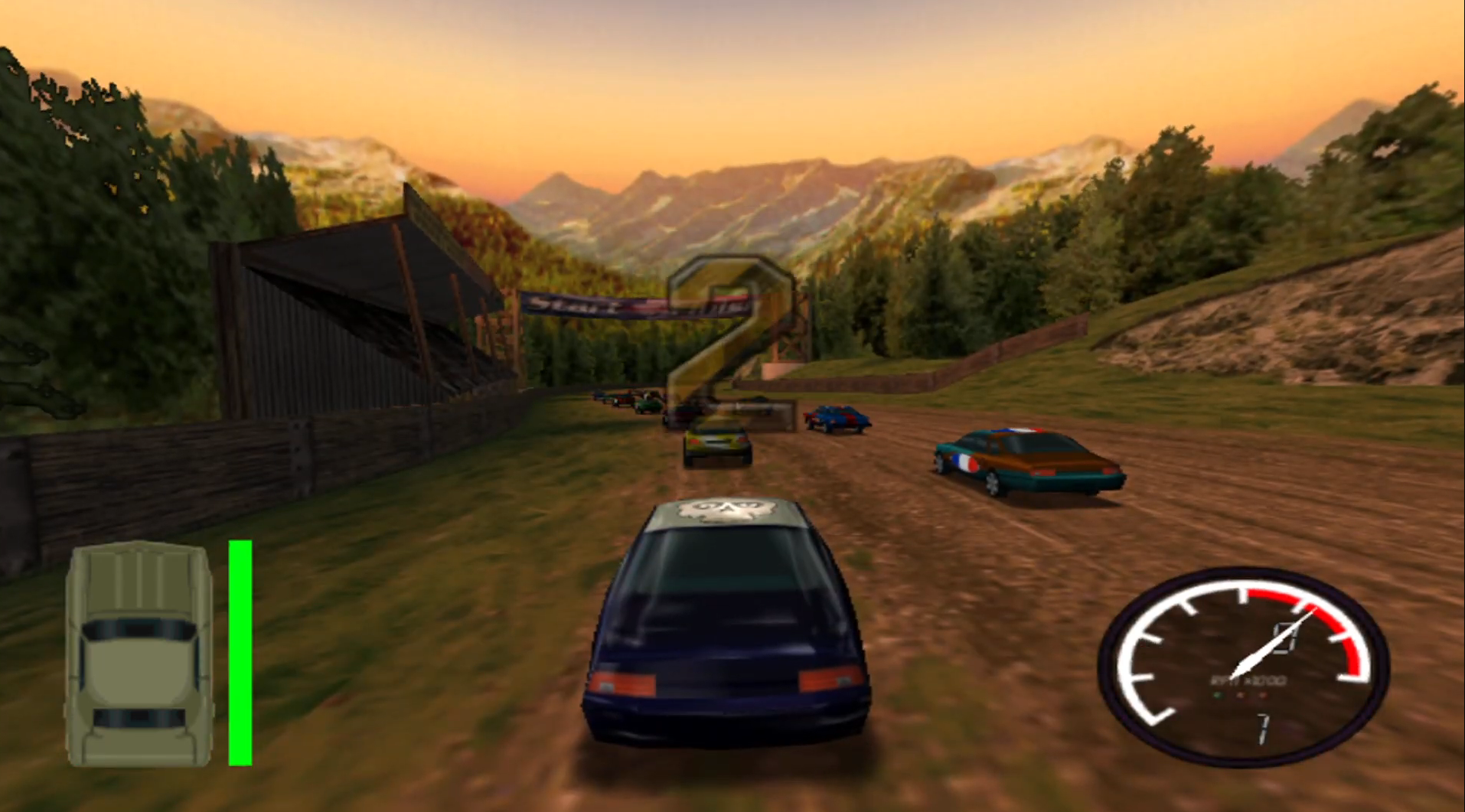The height and width of the screenshot is (812, 1465).
Task: Toggle the rightmost red indicator light on the dial
Action: coord(1263,695)
